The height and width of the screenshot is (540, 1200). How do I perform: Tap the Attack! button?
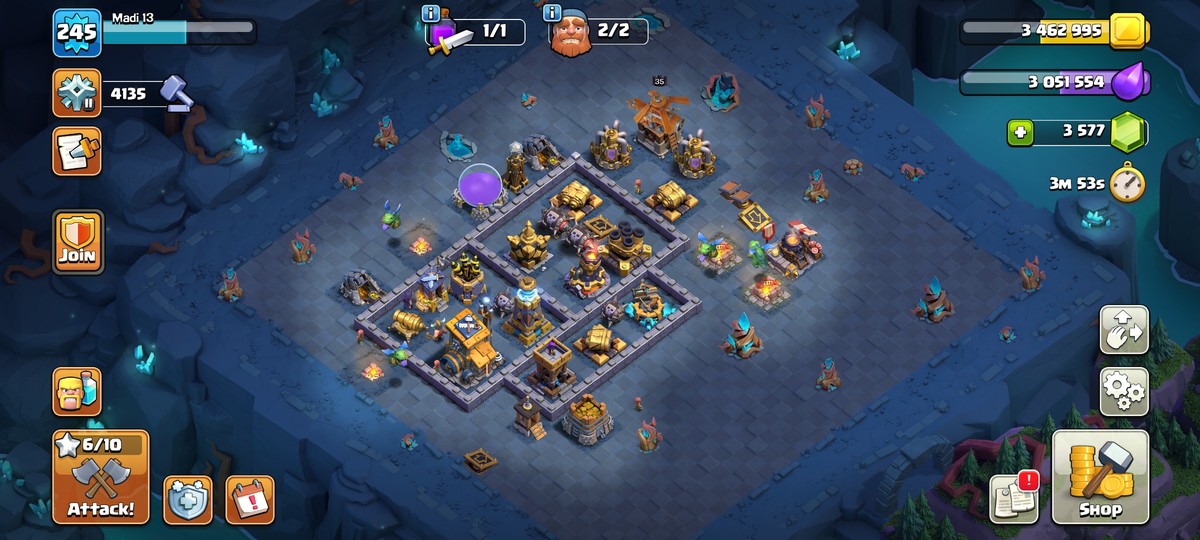click(x=101, y=477)
